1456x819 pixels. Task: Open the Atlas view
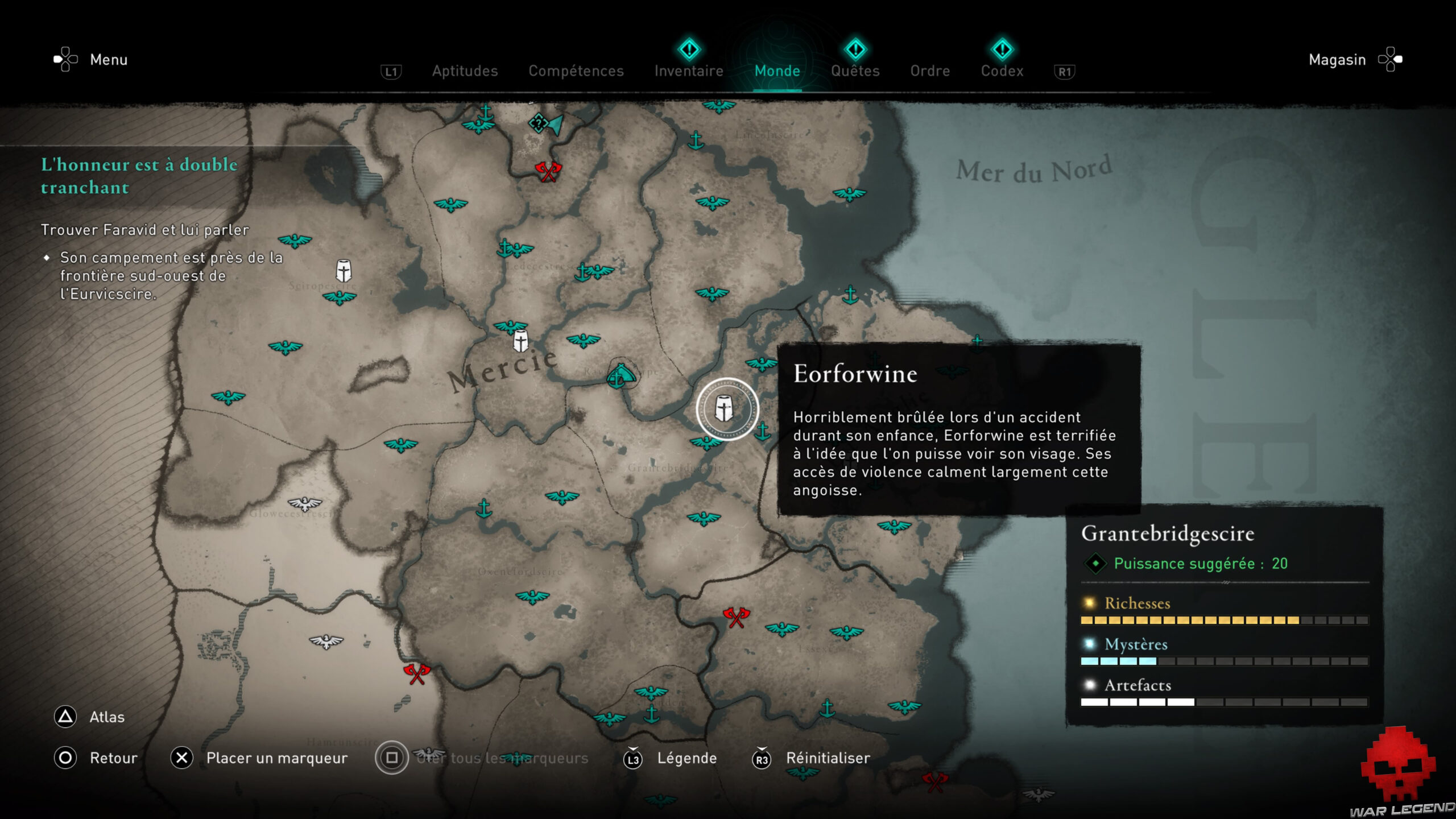click(x=66, y=717)
